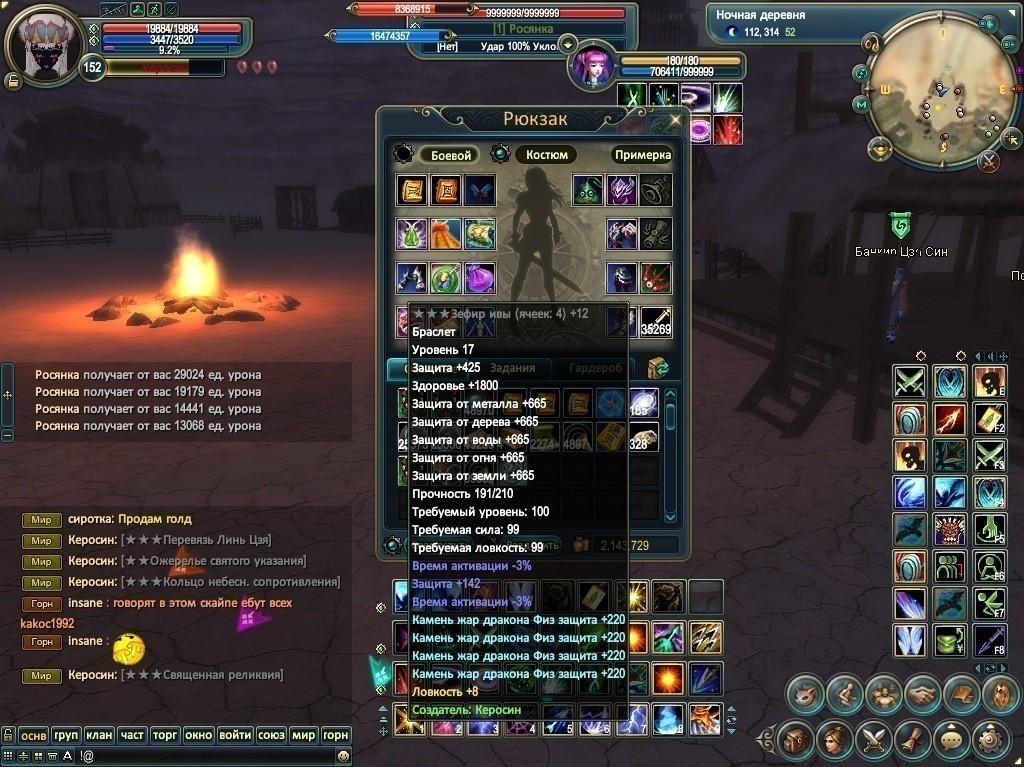Open the world map with the M button

pos(860,104)
